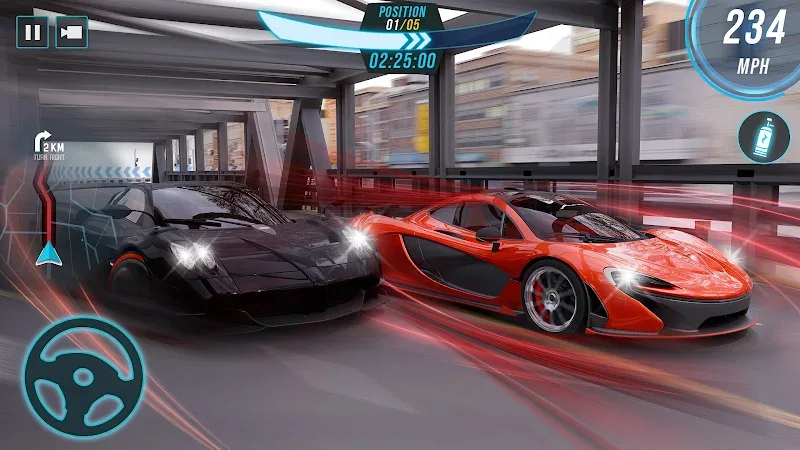Pause the race
Viewport: 800px width, 450px height.
(33, 32)
